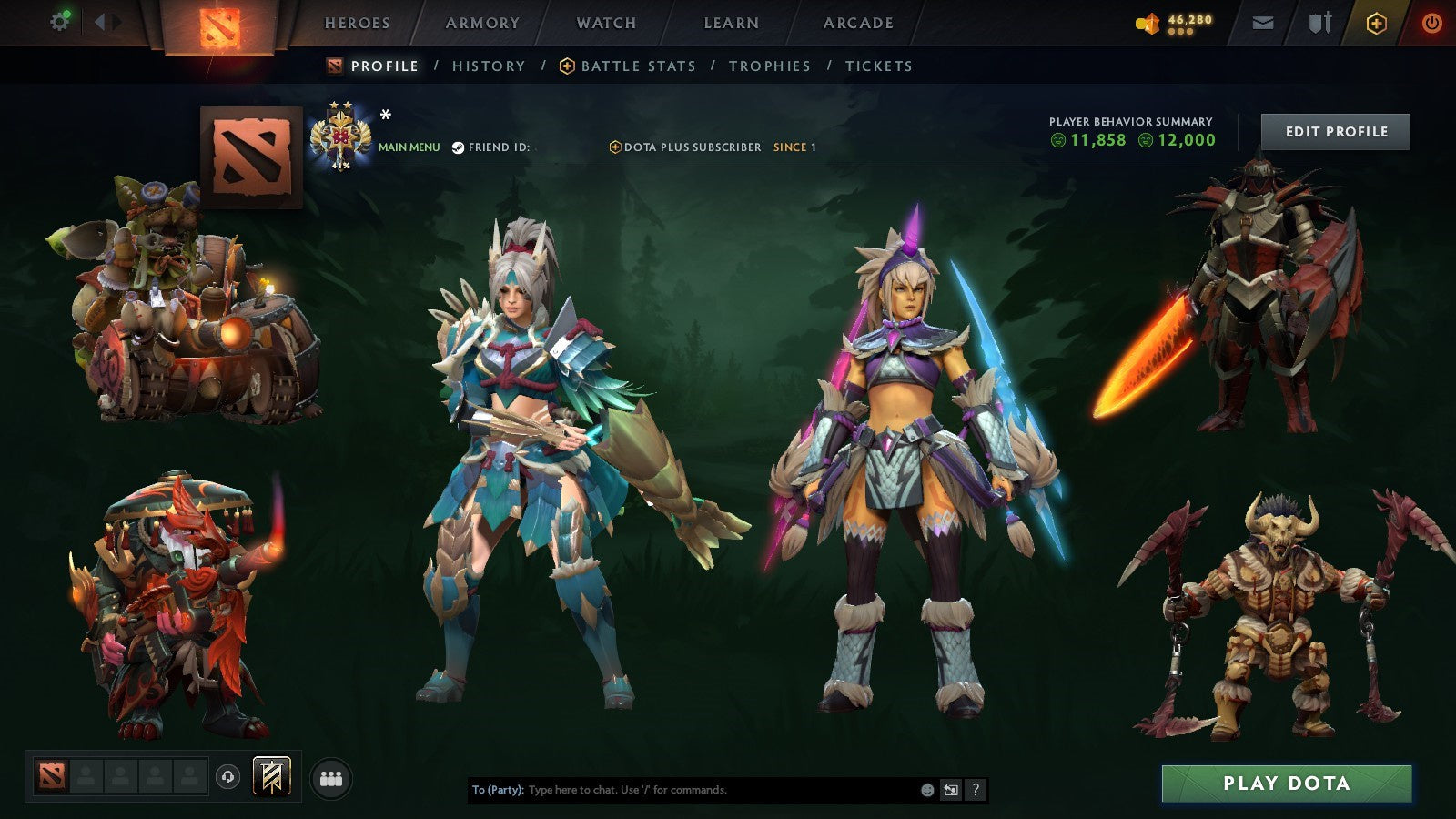Click the party chat input field
This screenshot has height=819, width=1456.
682,790
